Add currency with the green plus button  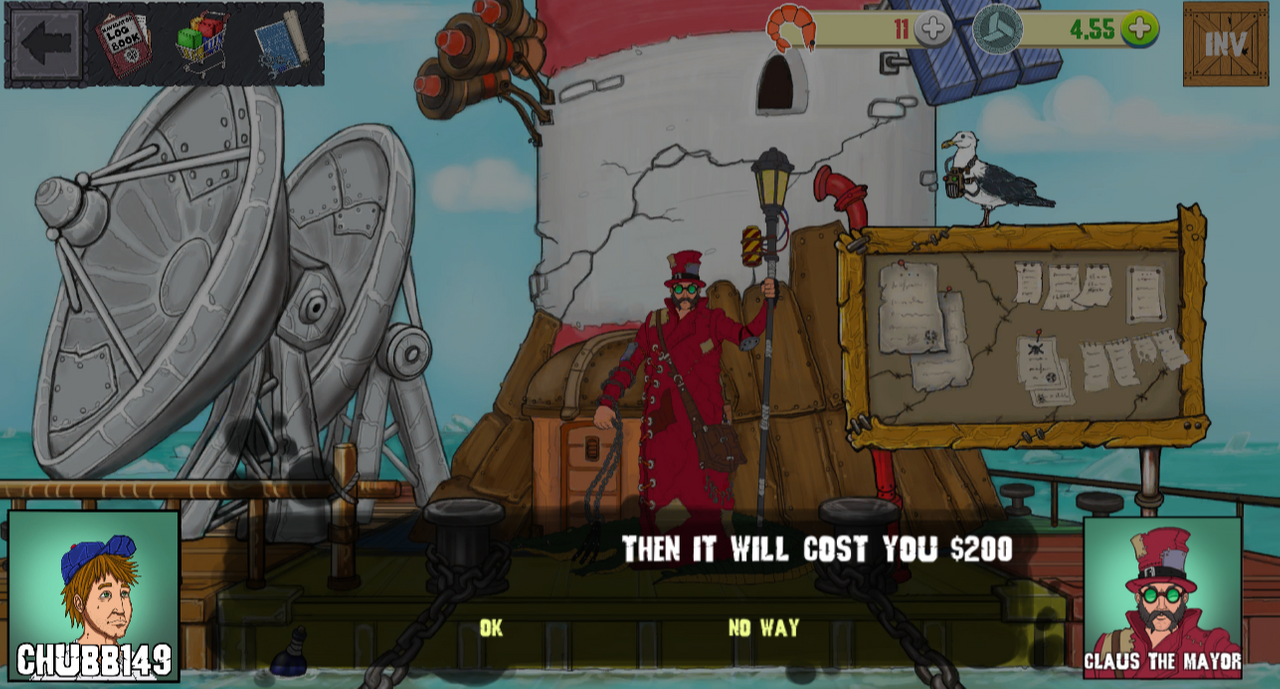coord(1139,29)
